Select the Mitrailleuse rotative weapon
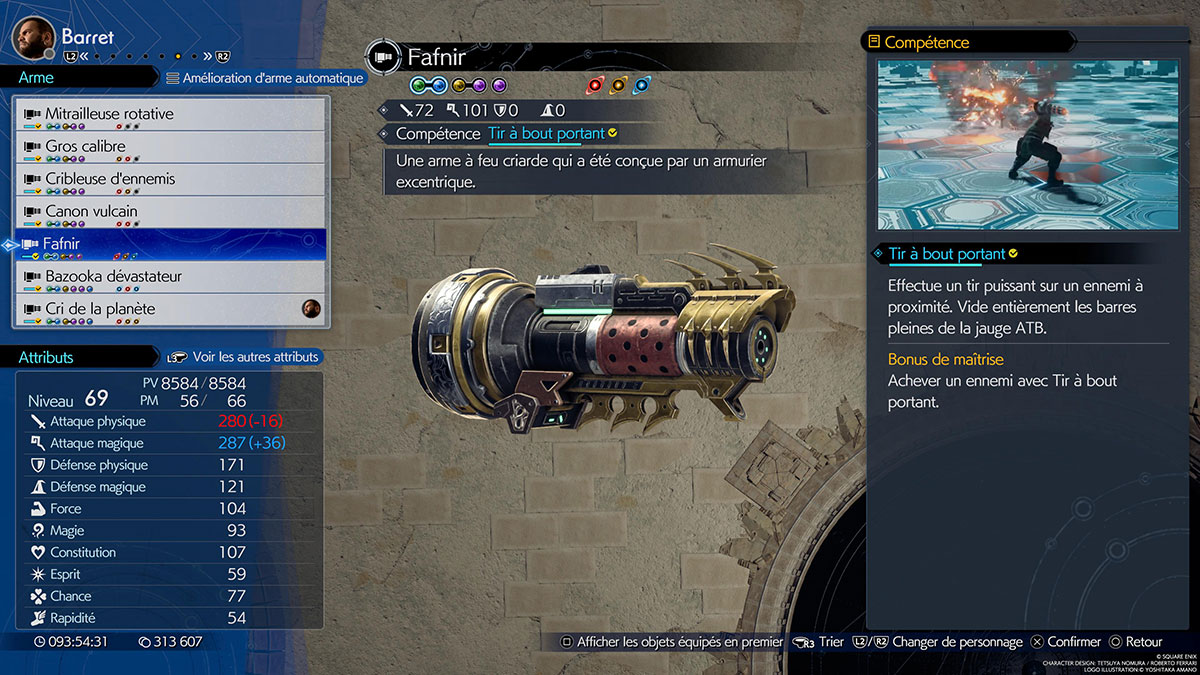This screenshot has height=675, width=1200. tap(170, 115)
